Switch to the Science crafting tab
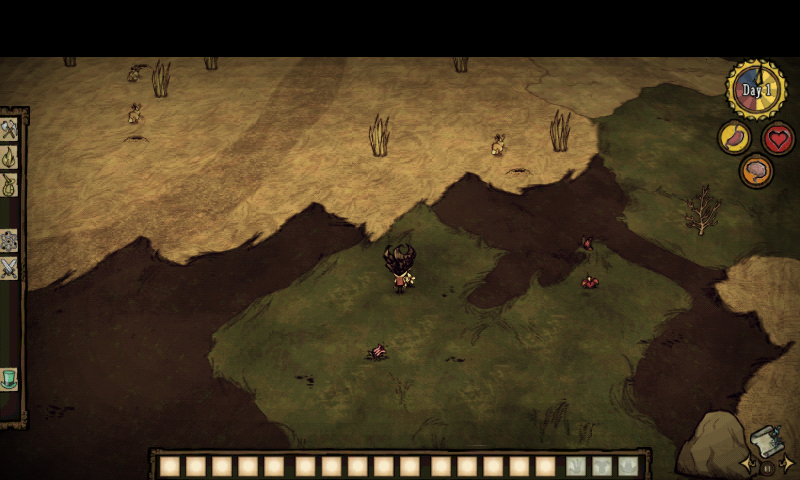Screen dimensions: 800x480 [9, 241]
